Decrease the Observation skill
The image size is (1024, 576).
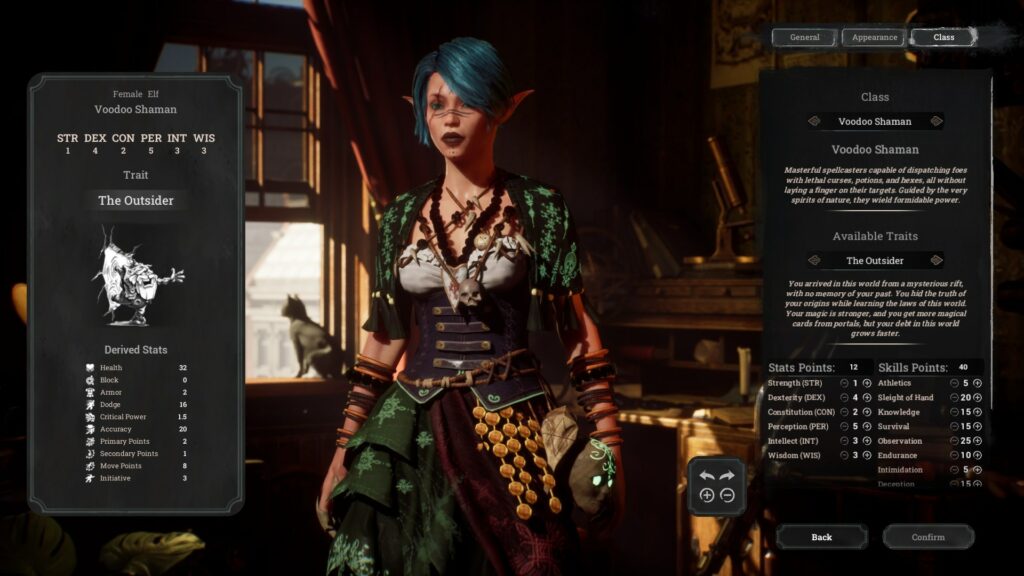tap(953, 441)
